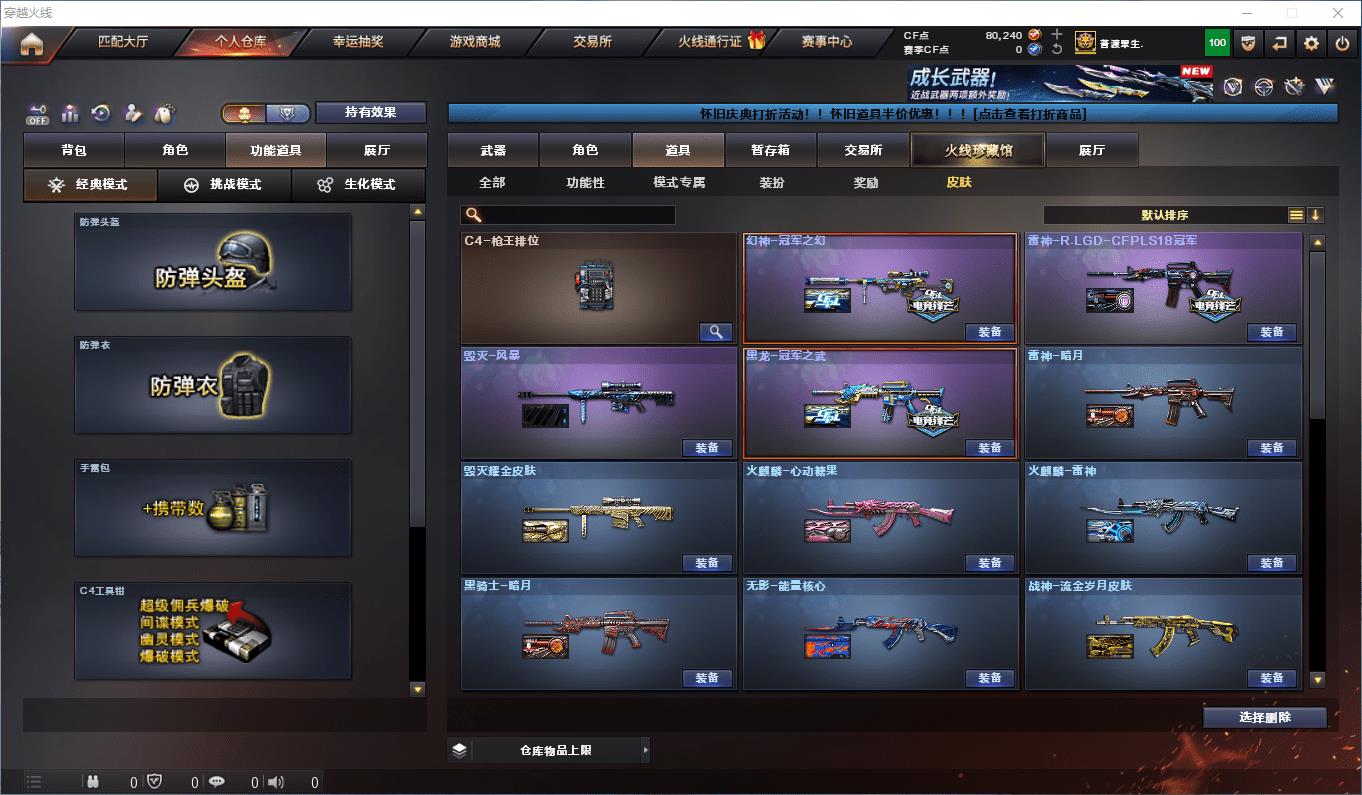Click the 持有效果 button

pos(370,113)
